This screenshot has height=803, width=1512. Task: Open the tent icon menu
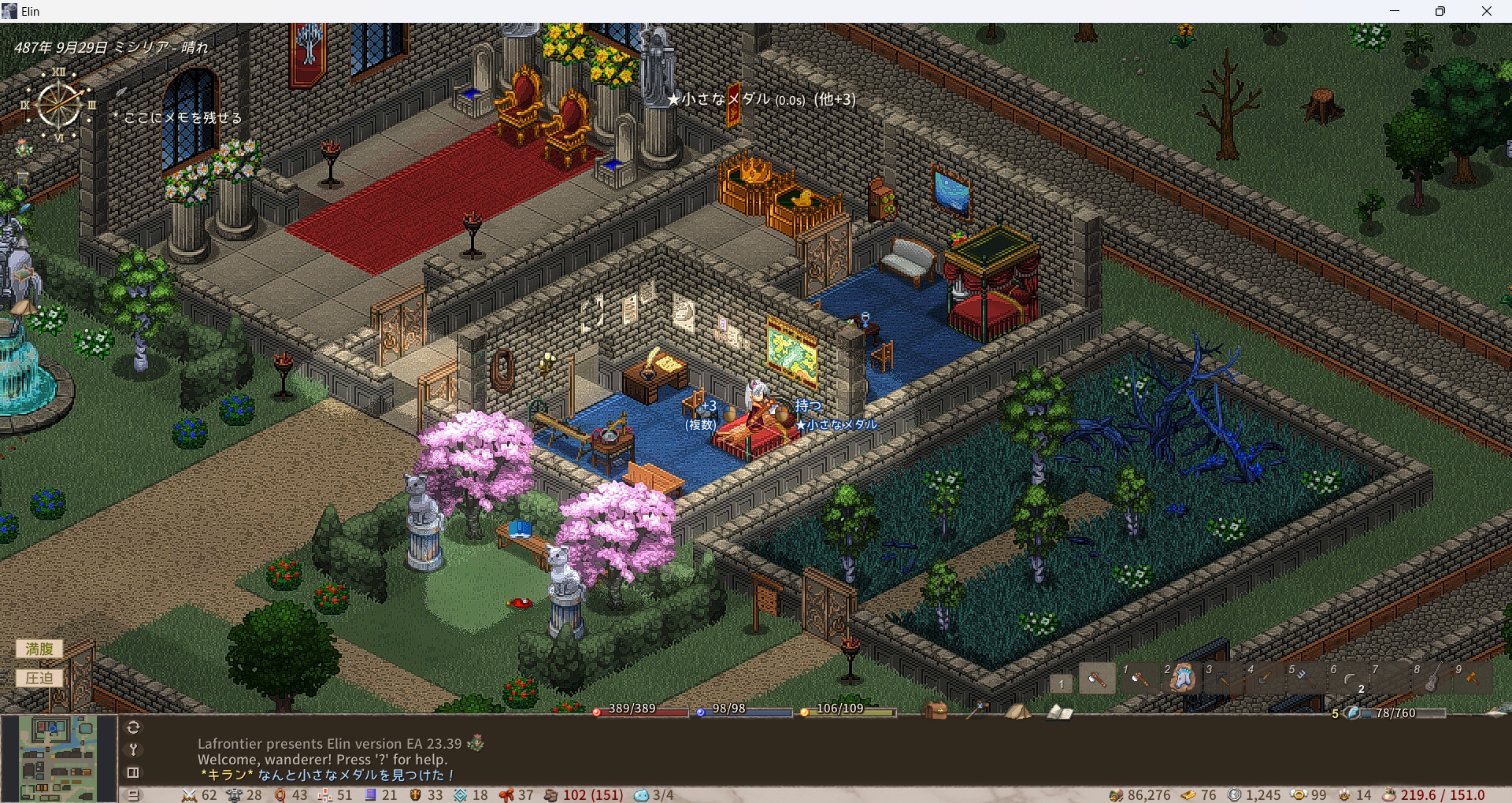[1017, 711]
